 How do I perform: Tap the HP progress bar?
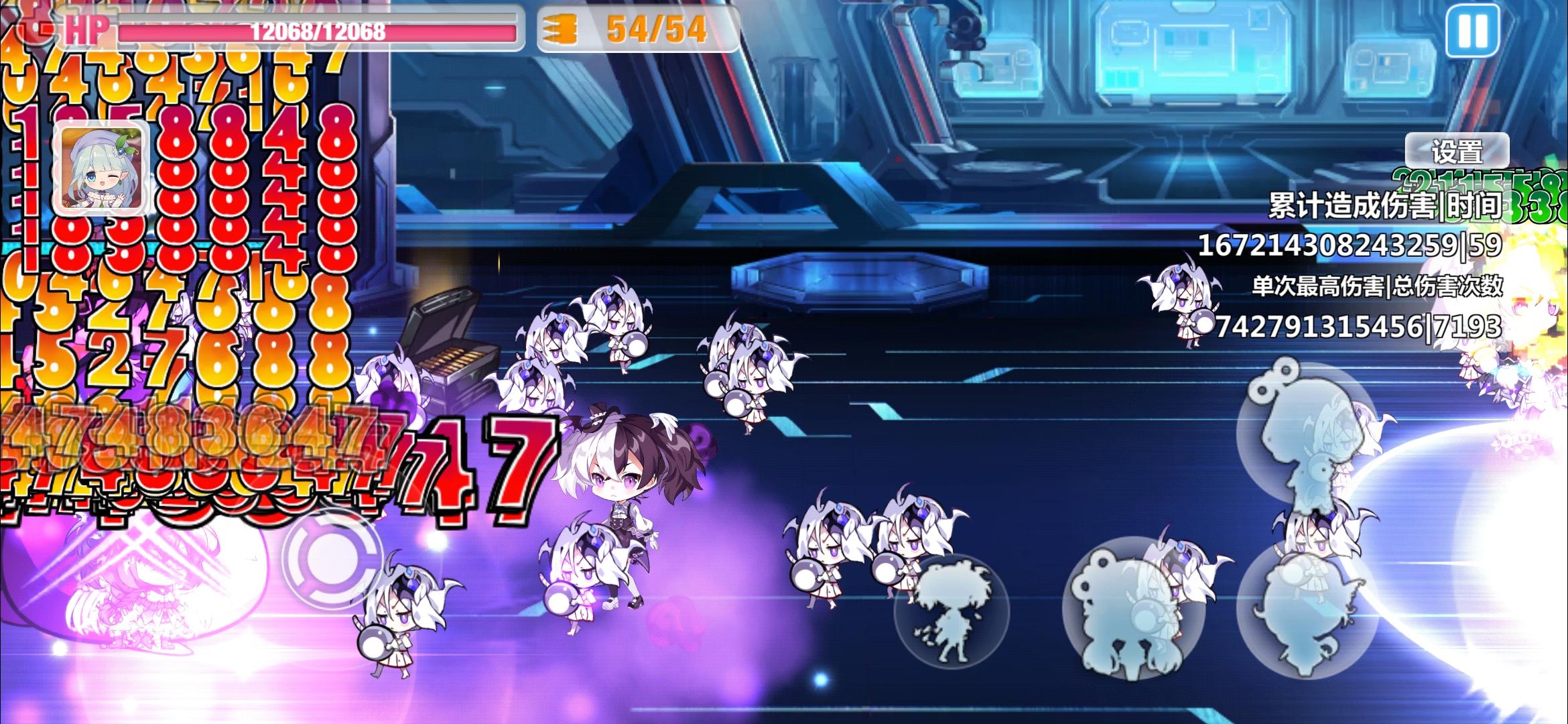(x=315, y=28)
